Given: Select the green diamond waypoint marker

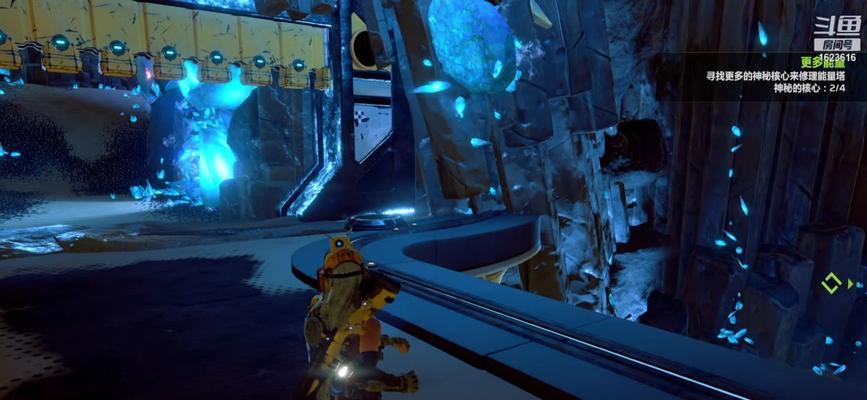Looking at the screenshot, I should click(x=832, y=283).
